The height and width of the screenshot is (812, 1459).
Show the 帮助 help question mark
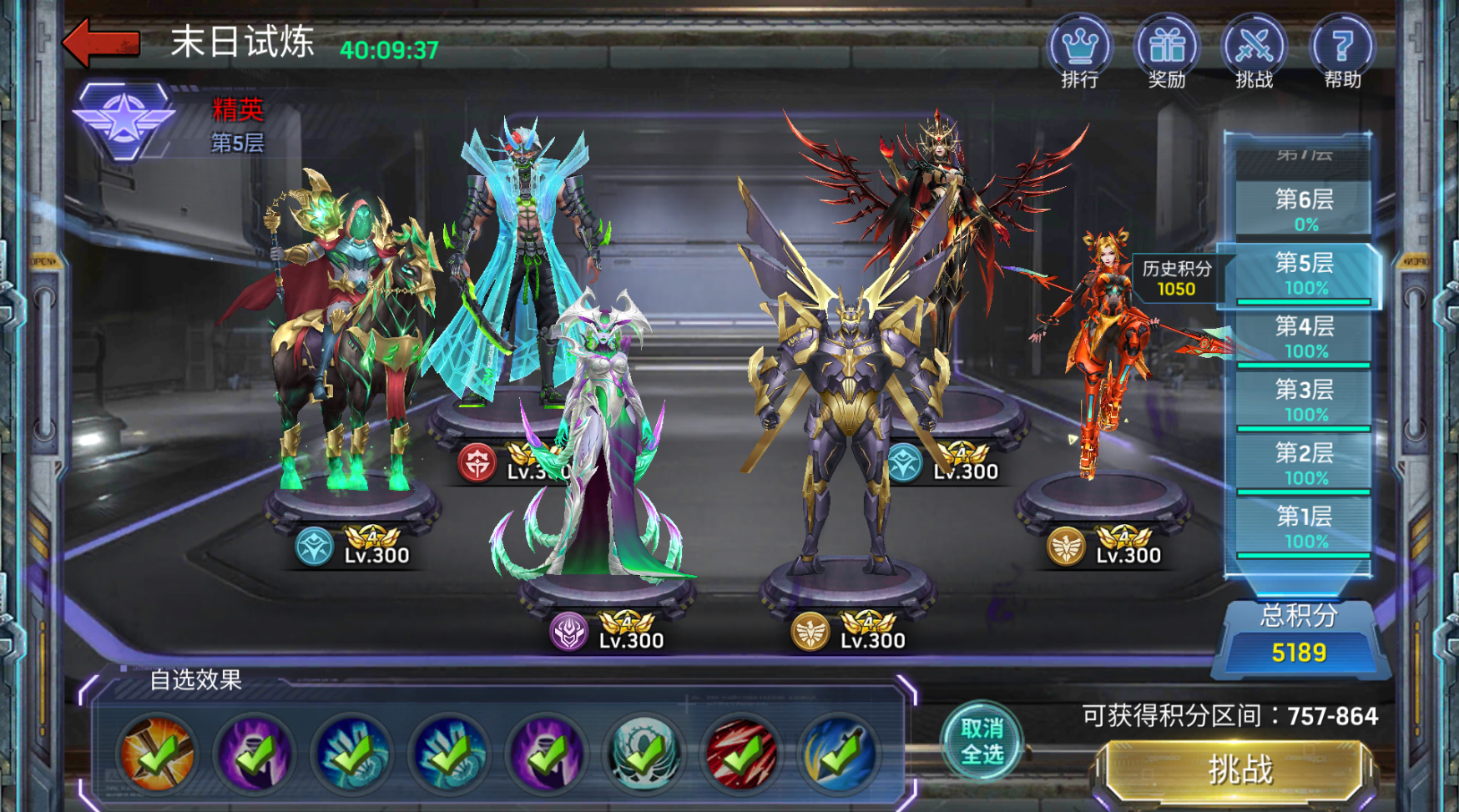tap(1341, 48)
